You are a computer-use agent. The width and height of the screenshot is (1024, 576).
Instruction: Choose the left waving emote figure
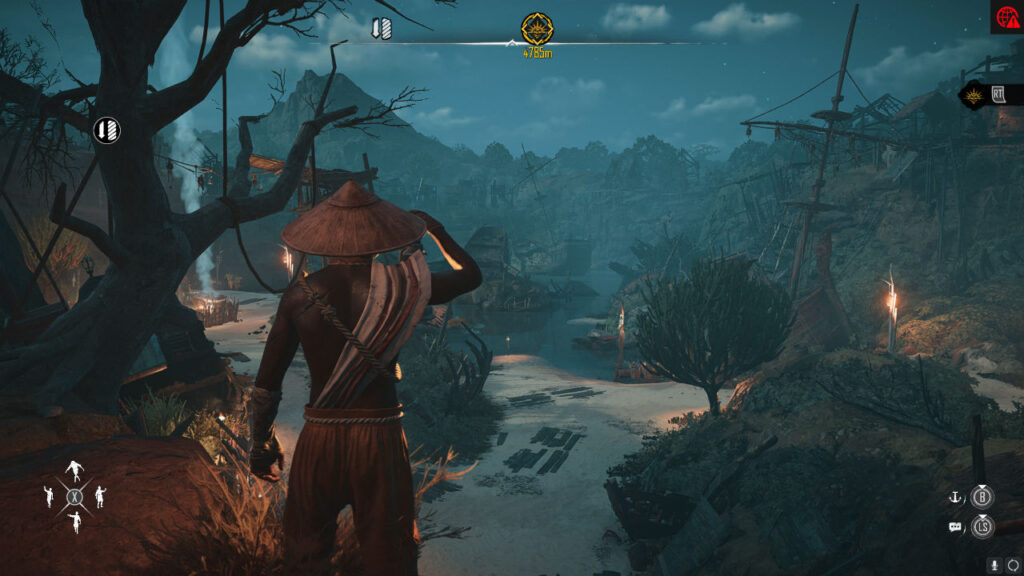48,495
